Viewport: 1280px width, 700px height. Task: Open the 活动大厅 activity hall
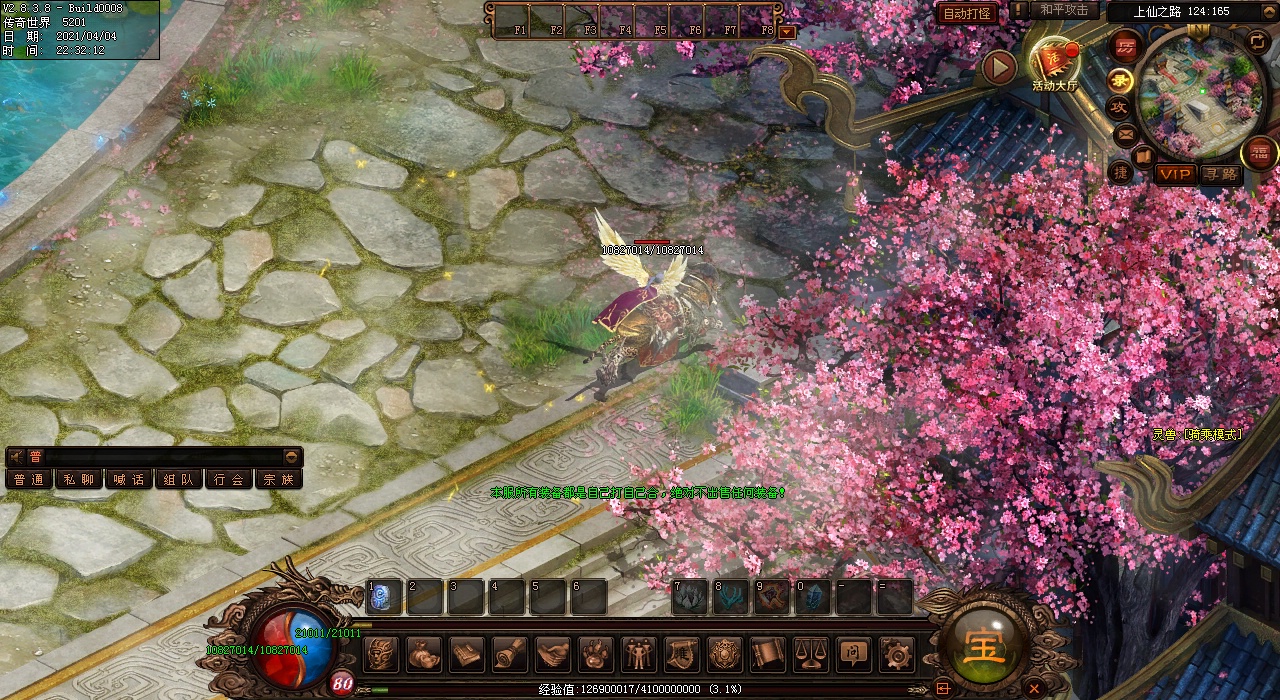pos(1055,63)
